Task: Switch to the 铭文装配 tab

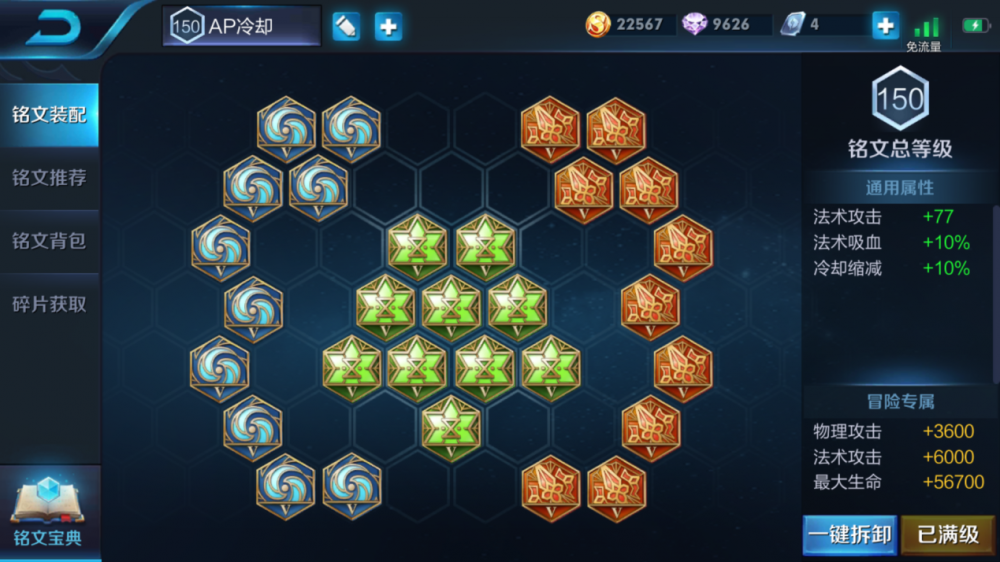Action: coord(49,114)
